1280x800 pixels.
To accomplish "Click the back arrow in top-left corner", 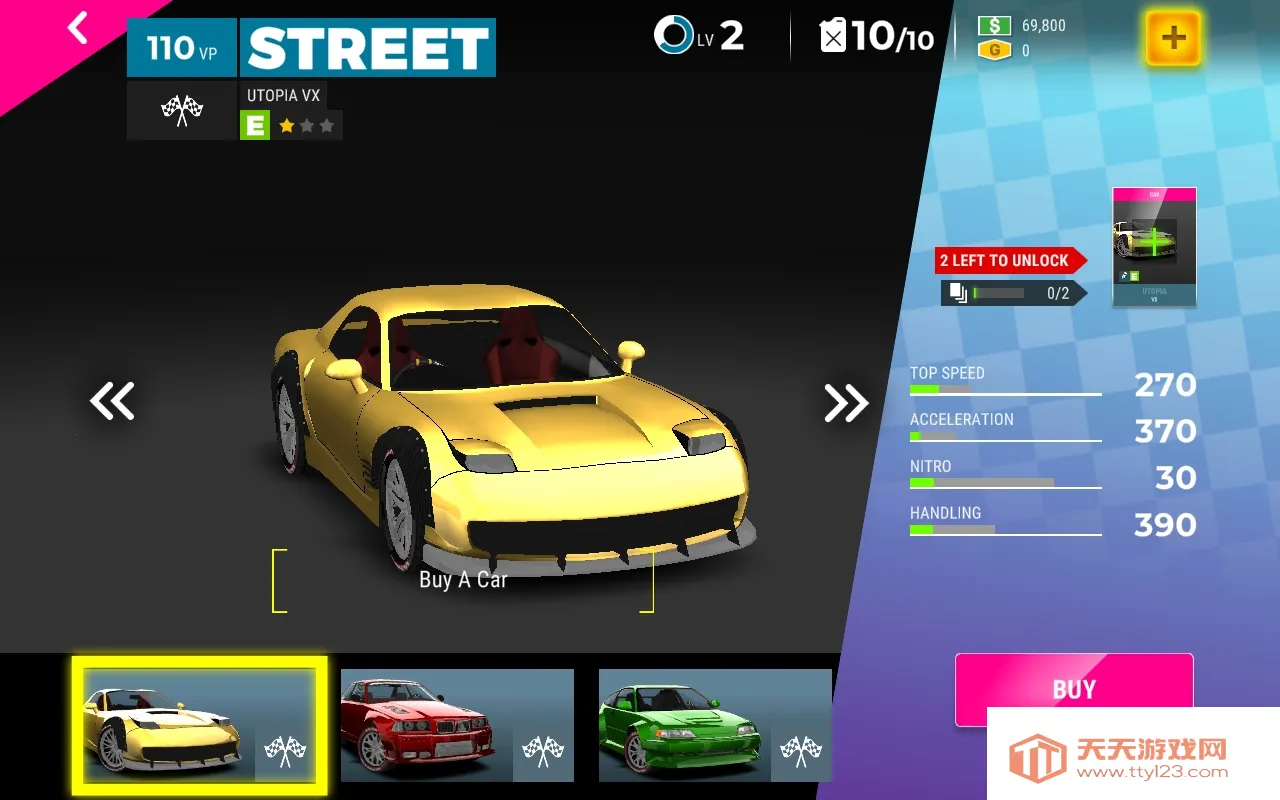I will 76,28.
